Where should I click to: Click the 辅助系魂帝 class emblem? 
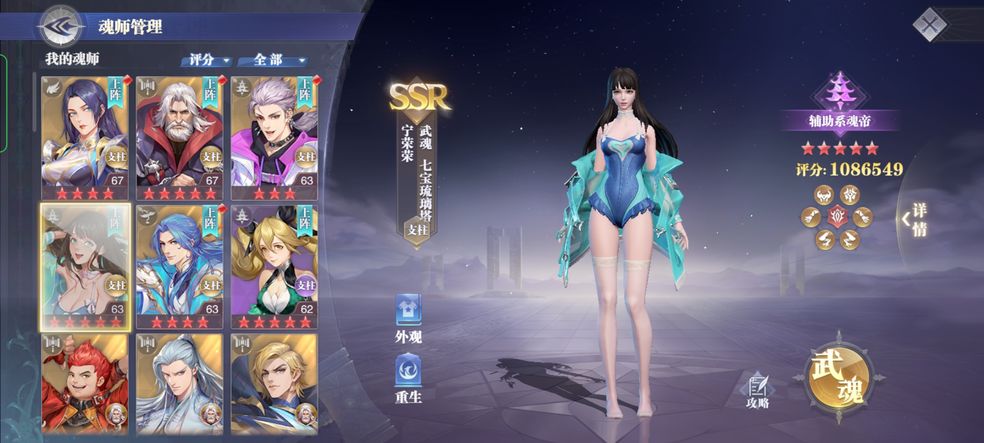click(839, 93)
